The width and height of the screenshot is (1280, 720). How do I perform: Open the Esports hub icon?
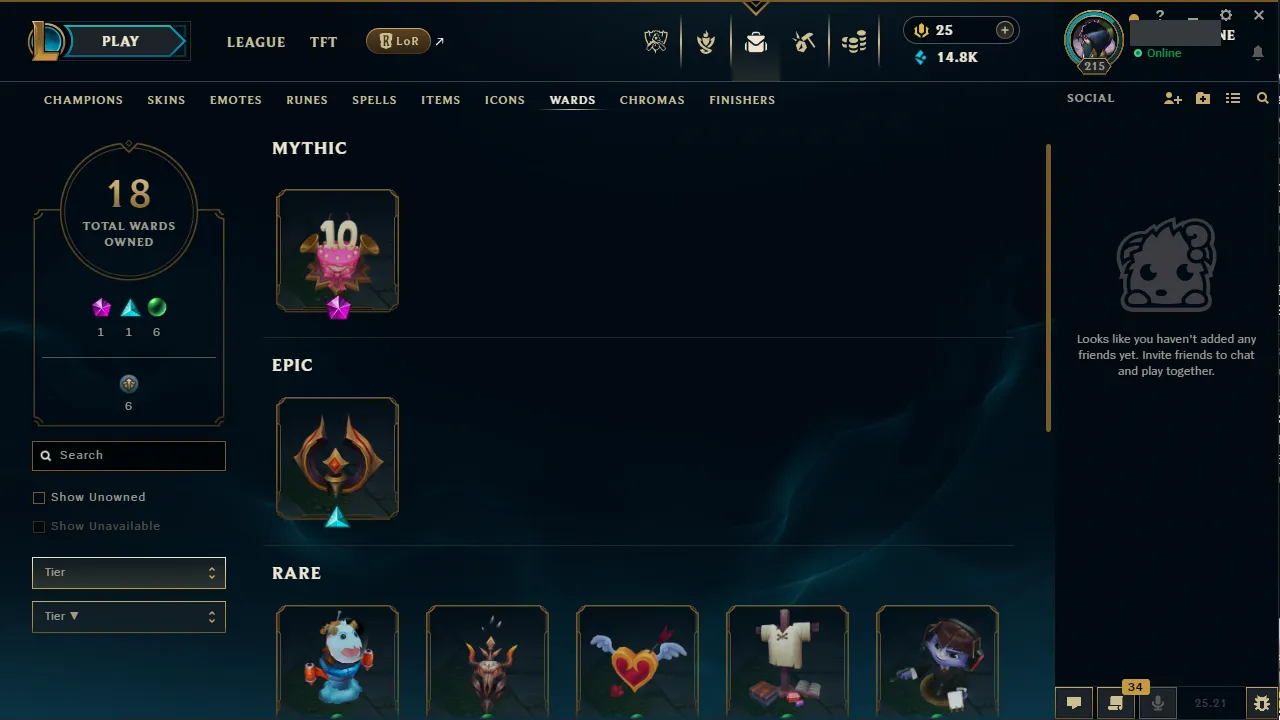coord(656,41)
